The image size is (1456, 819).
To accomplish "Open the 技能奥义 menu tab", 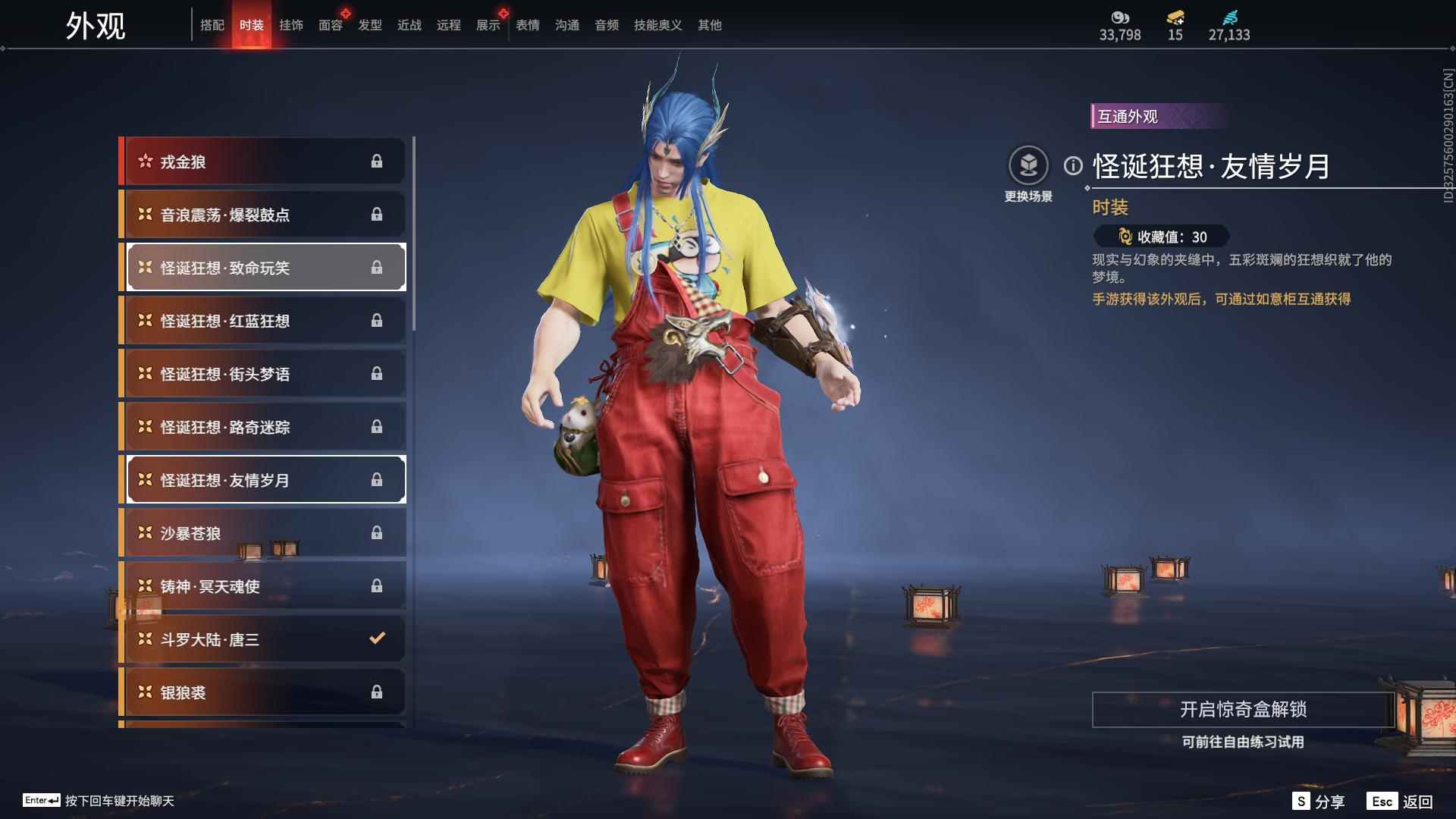I will click(x=657, y=24).
